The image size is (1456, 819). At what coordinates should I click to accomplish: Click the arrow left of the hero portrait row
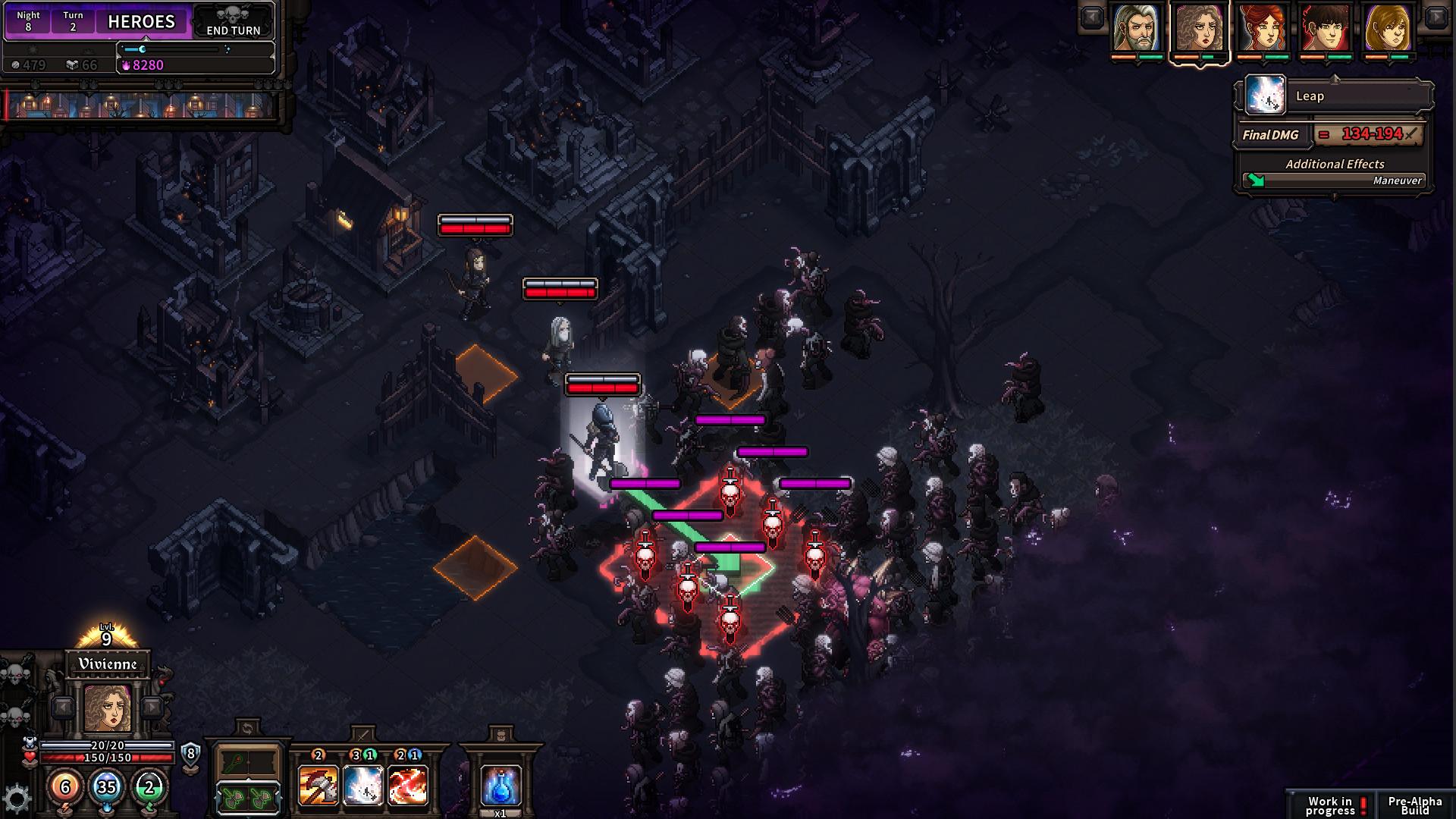coord(1092,17)
